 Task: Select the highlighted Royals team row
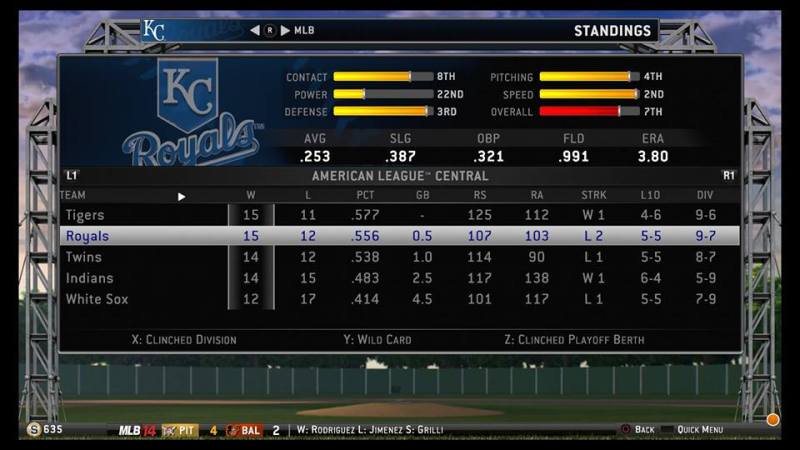[400, 236]
